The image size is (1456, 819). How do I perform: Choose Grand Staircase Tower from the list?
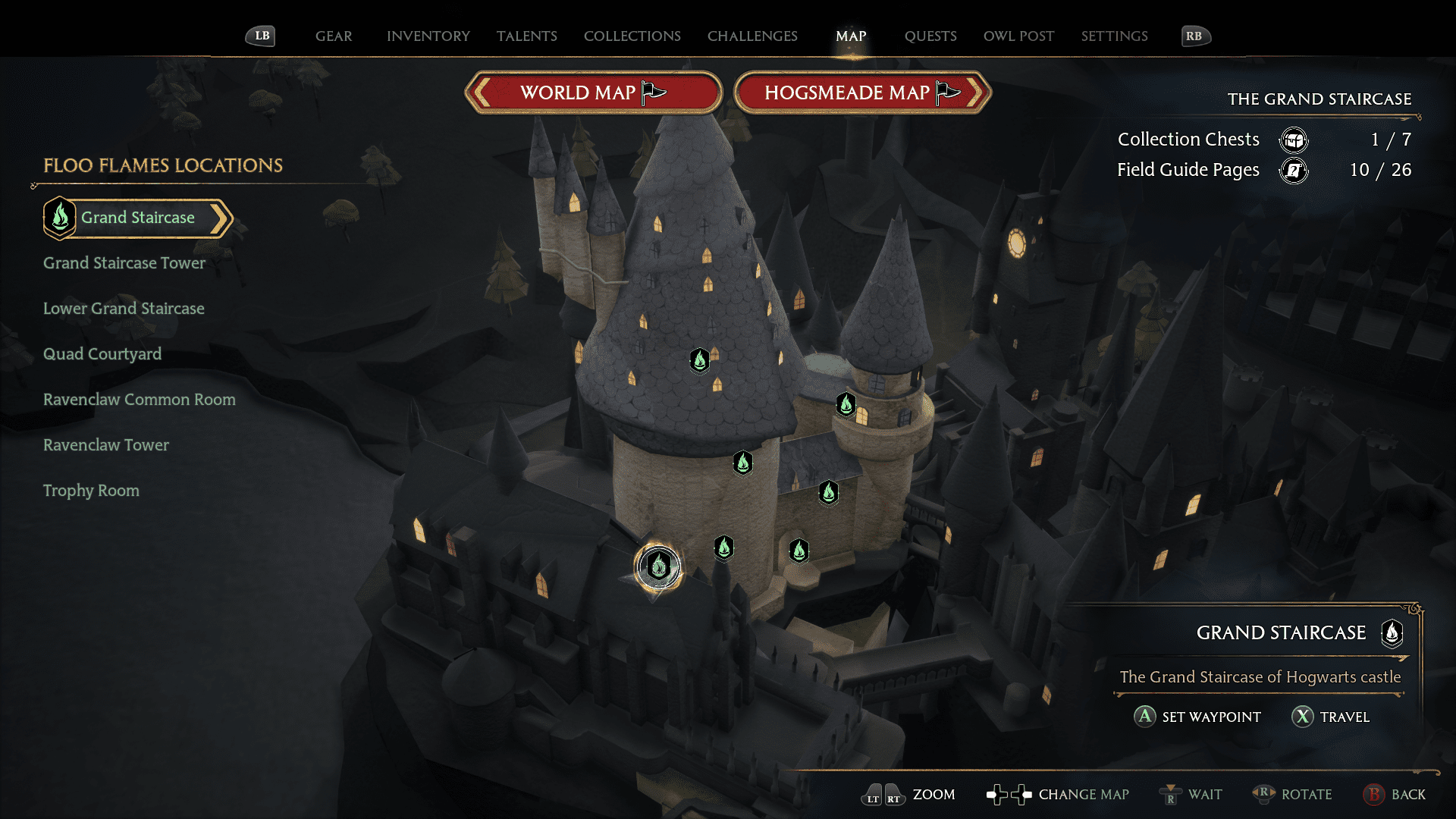click(x=124, y=263)
